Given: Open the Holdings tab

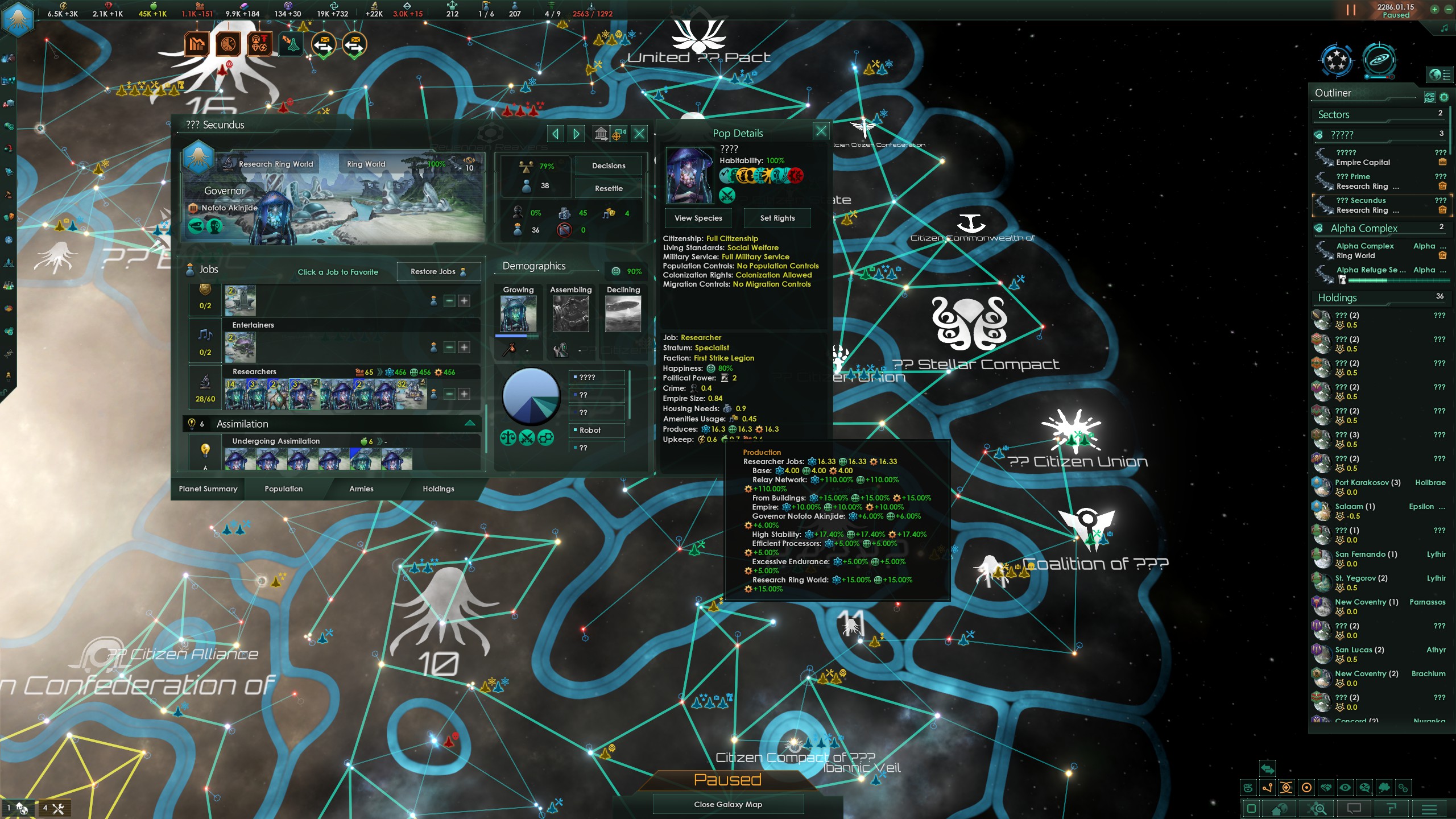Looking at the screenshot, I should pyautogui.click(x=438, y=489).
